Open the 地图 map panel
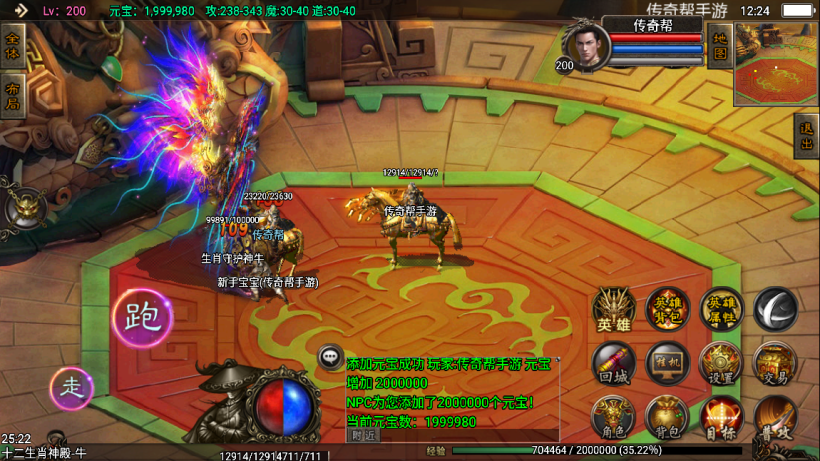Image resolution: width=820 pixels, height=461 pixels. (718, 46)
